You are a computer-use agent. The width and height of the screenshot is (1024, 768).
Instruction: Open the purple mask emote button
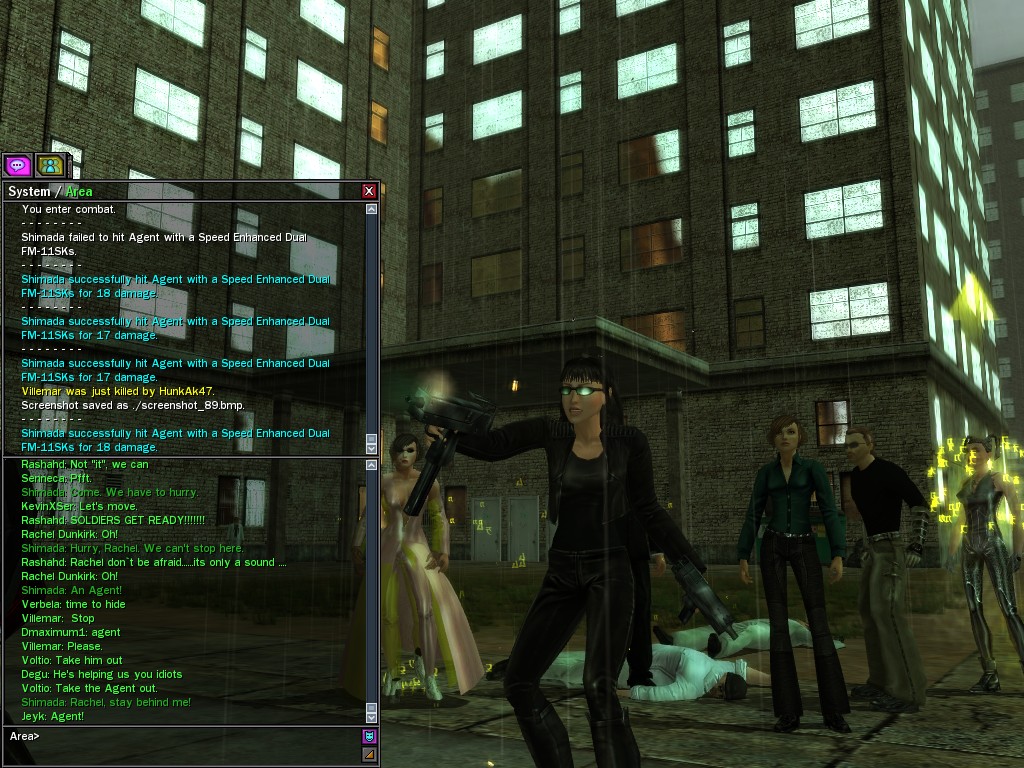tap(369, 736)
